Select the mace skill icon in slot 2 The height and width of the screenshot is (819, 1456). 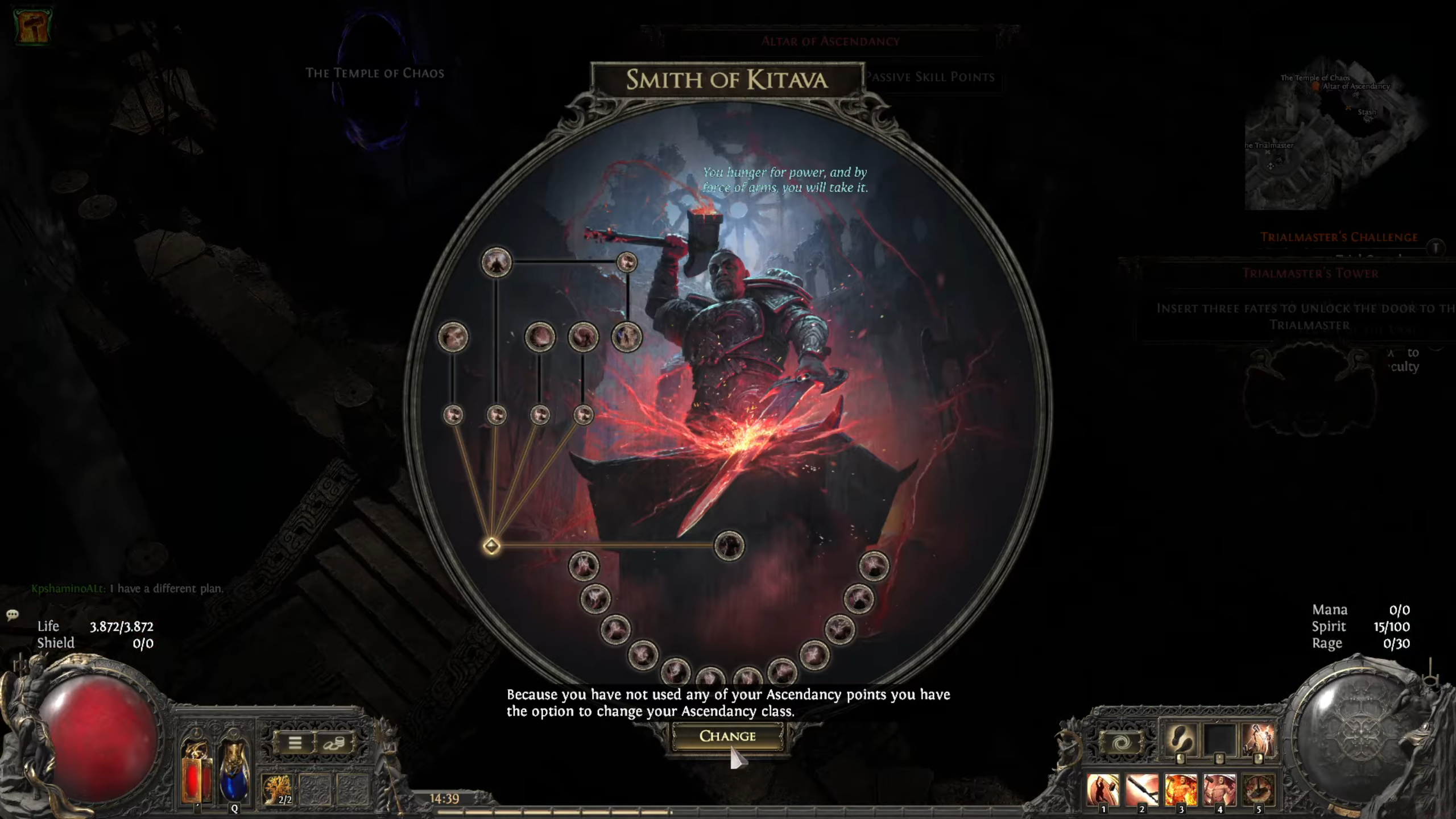[x=1141, y=789]
